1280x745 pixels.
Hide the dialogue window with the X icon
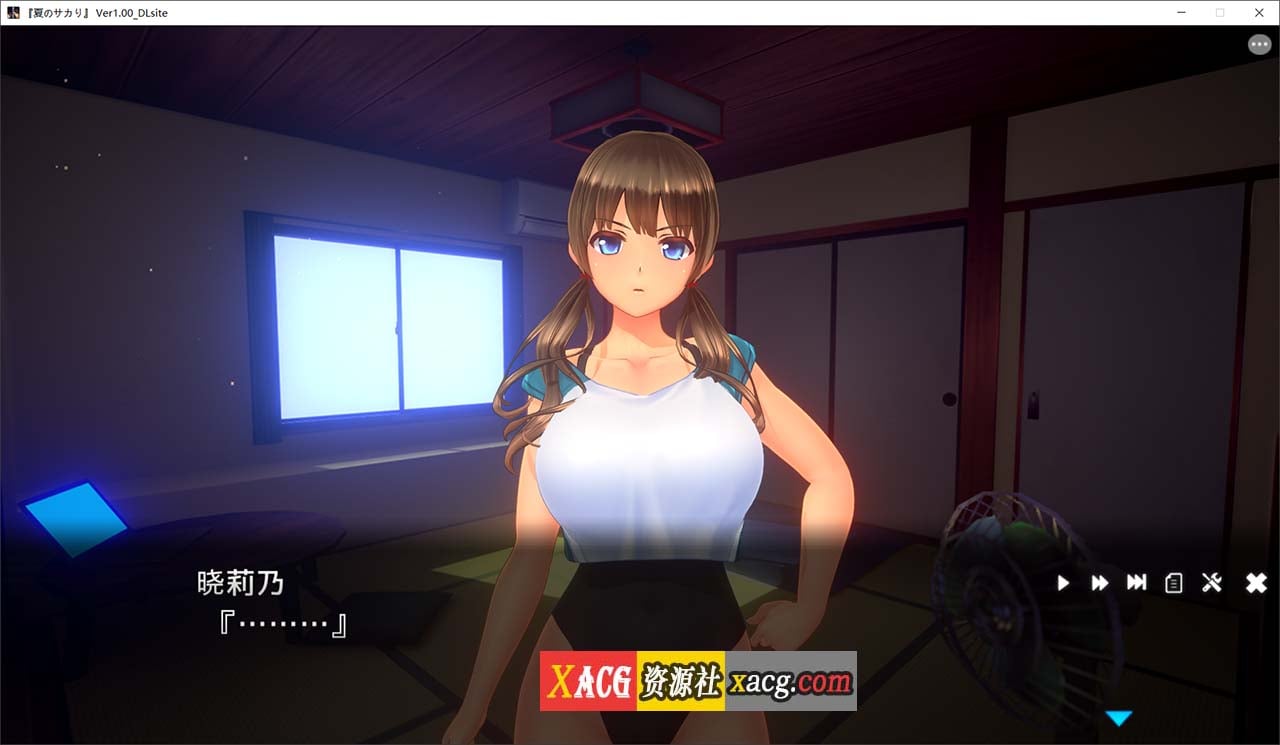coord(1255,582)
